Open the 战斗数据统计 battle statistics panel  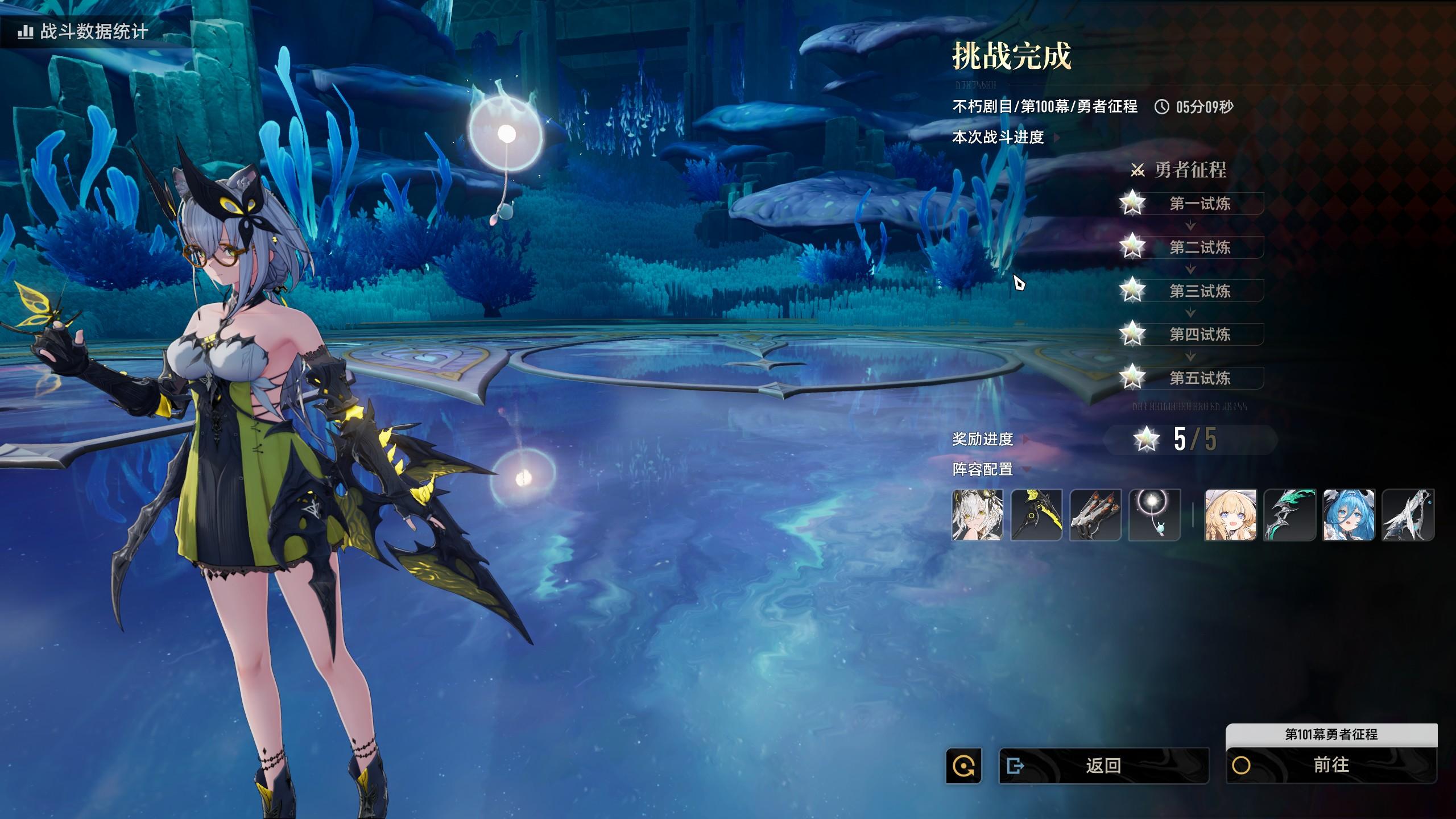(x=83, y=31)
